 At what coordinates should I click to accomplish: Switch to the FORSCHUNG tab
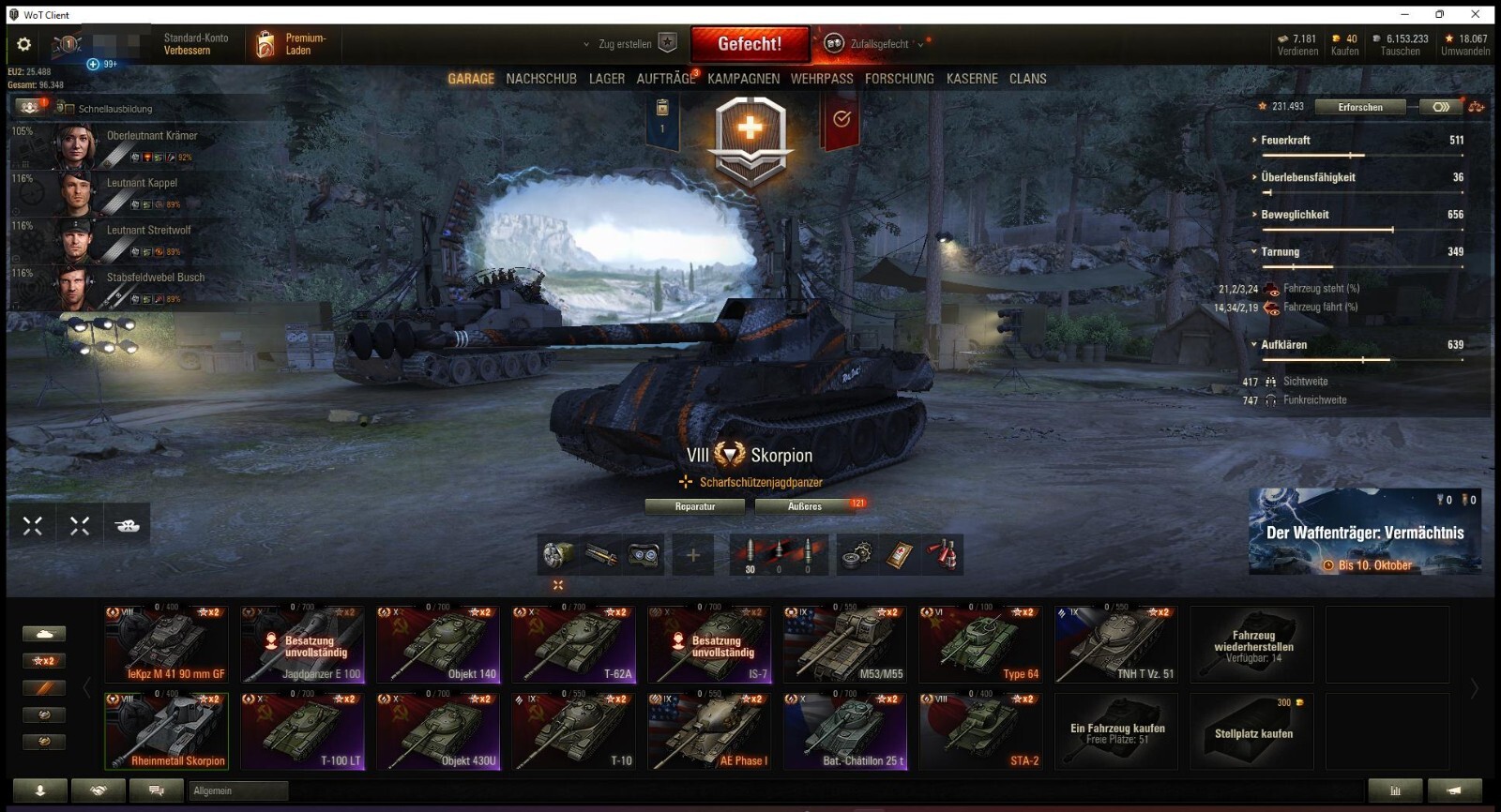[x=900, y=79]
